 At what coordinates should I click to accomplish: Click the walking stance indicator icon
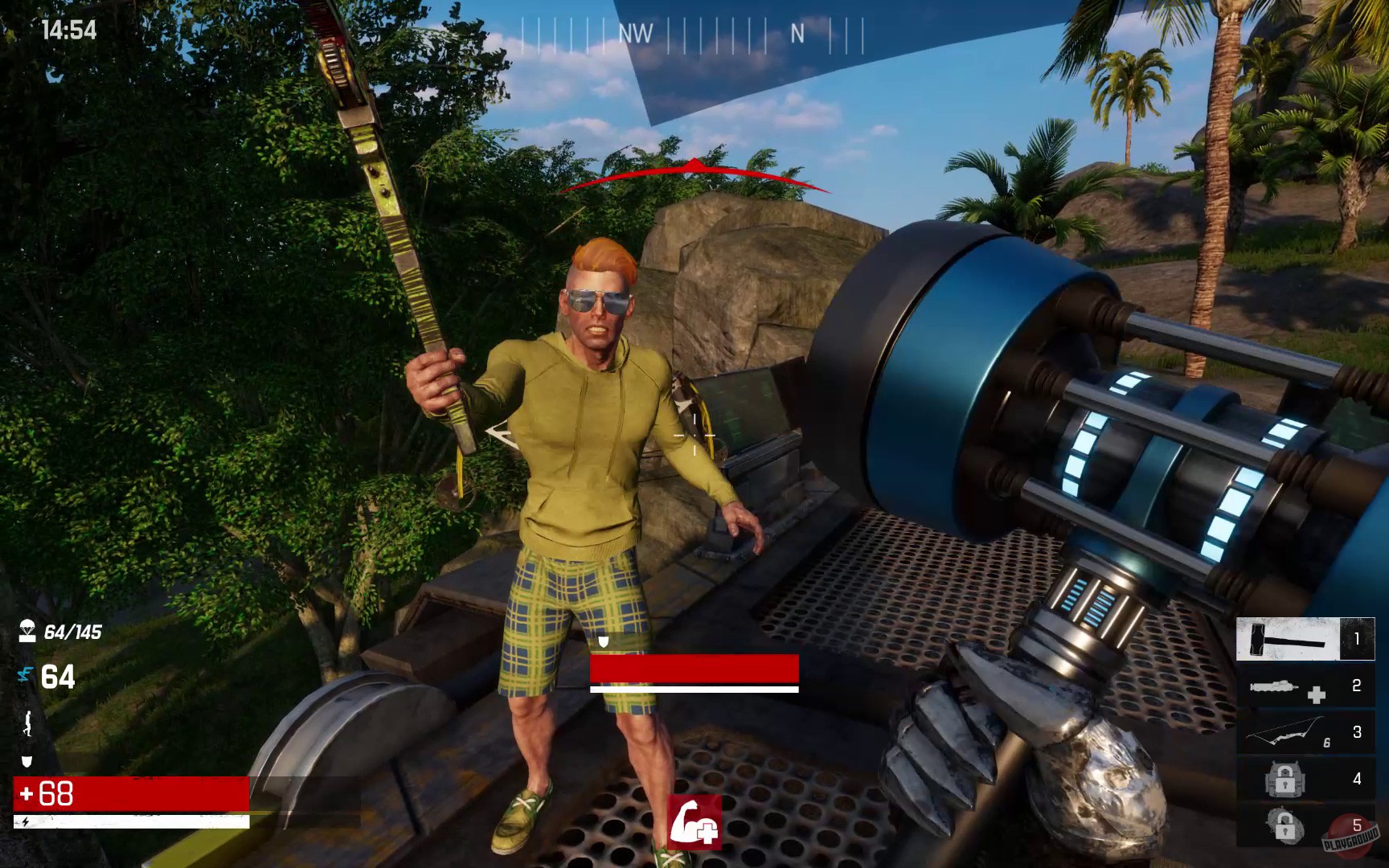coord(27,722)
